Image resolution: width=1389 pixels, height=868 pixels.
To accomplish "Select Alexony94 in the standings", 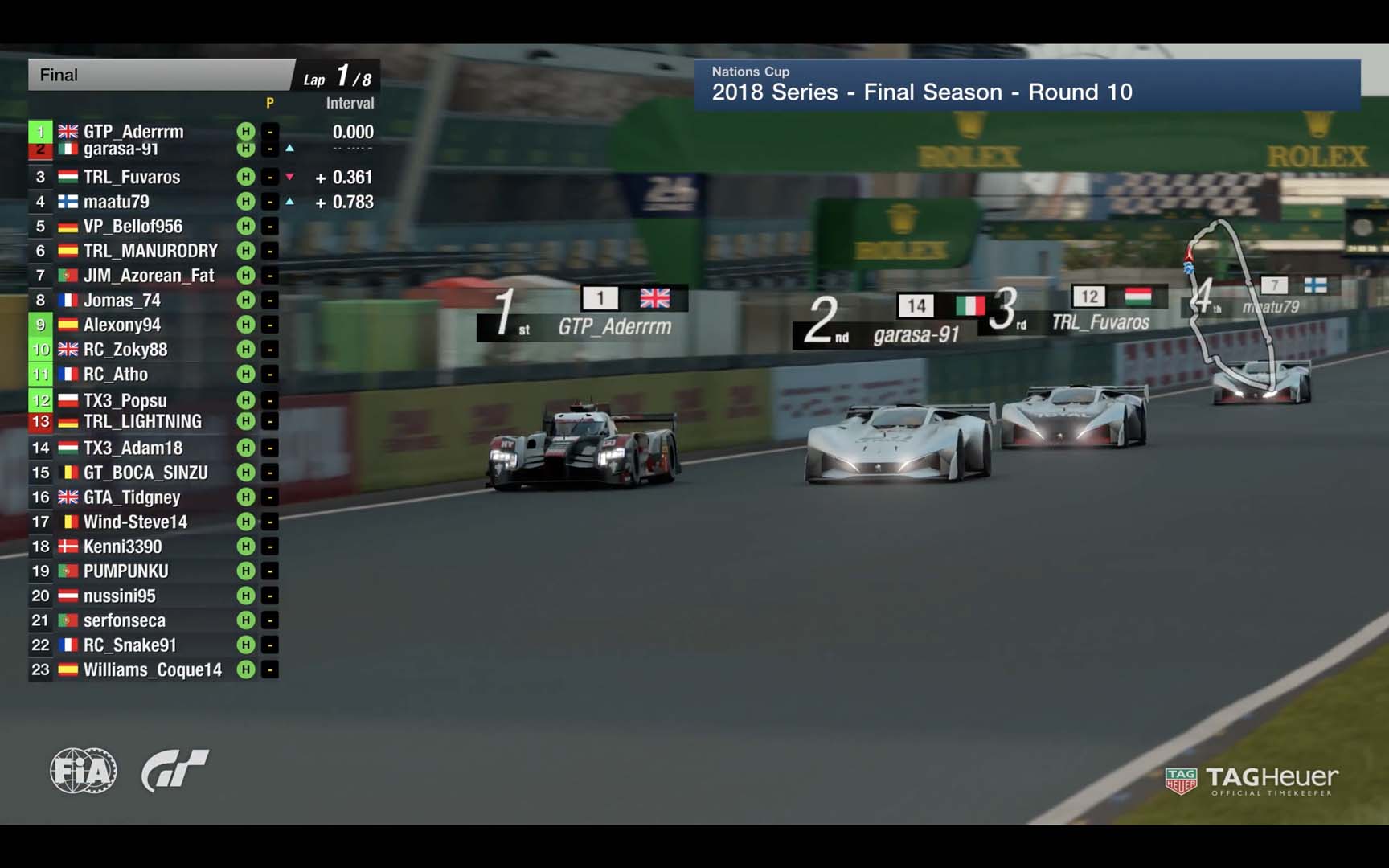I will click(122, 325).
